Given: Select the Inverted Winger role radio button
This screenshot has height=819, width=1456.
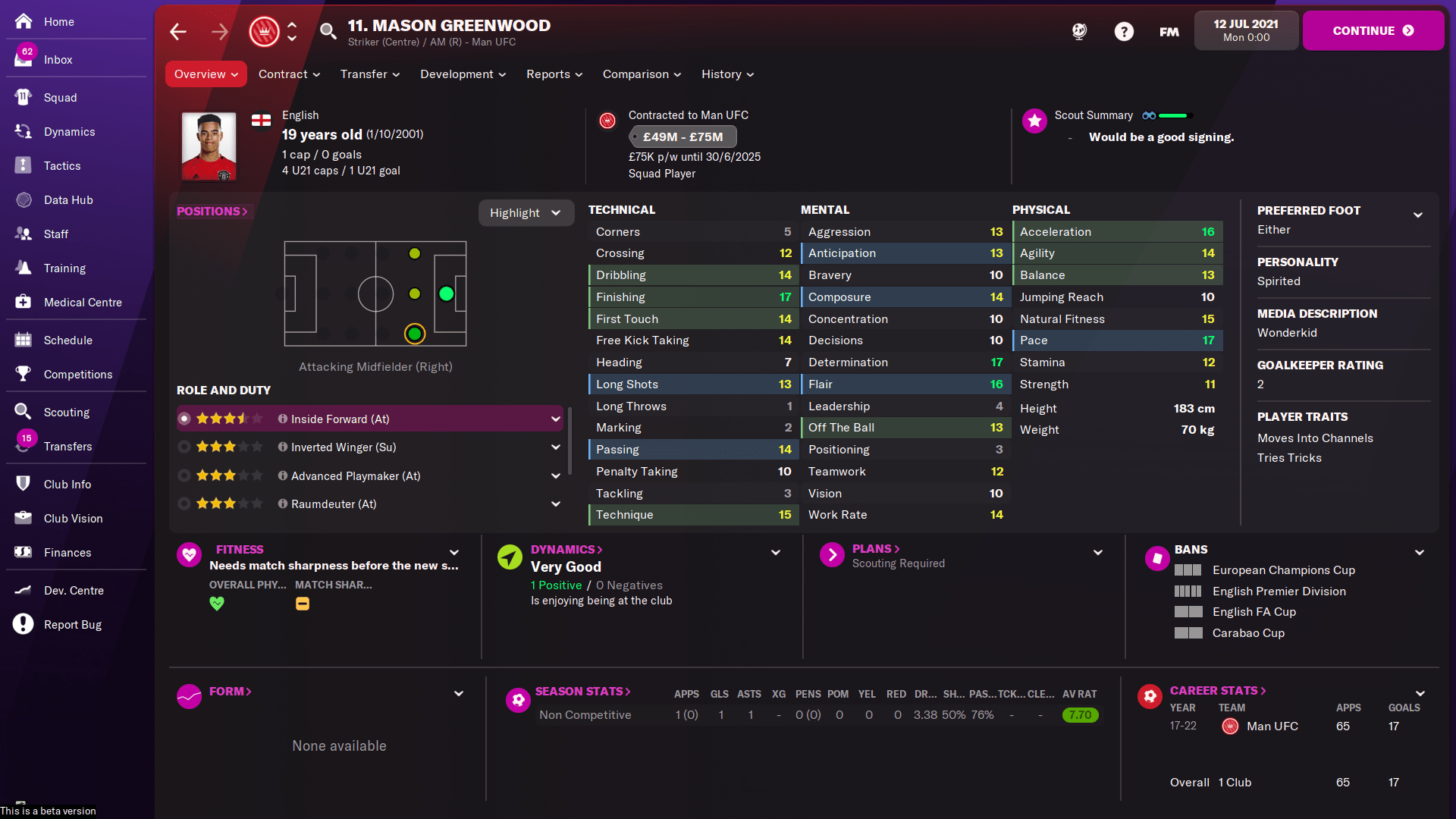Looking at the screenshot, I should pyautogui.click(x=184, y=447).
